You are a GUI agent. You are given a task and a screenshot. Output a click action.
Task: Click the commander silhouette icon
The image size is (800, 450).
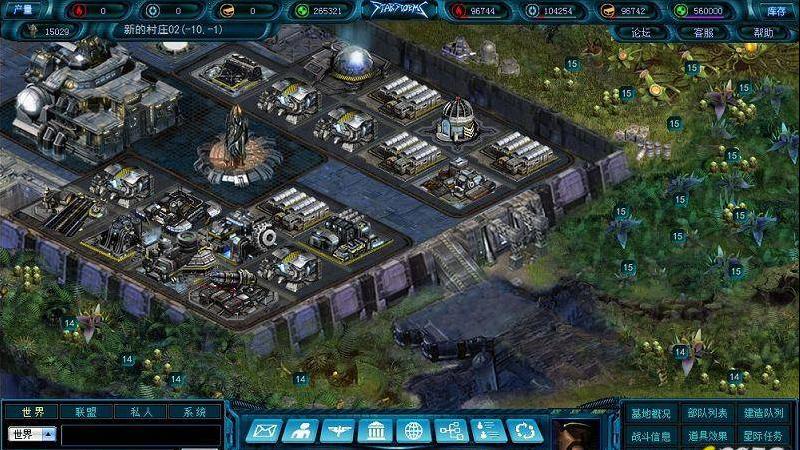point(299,431)
